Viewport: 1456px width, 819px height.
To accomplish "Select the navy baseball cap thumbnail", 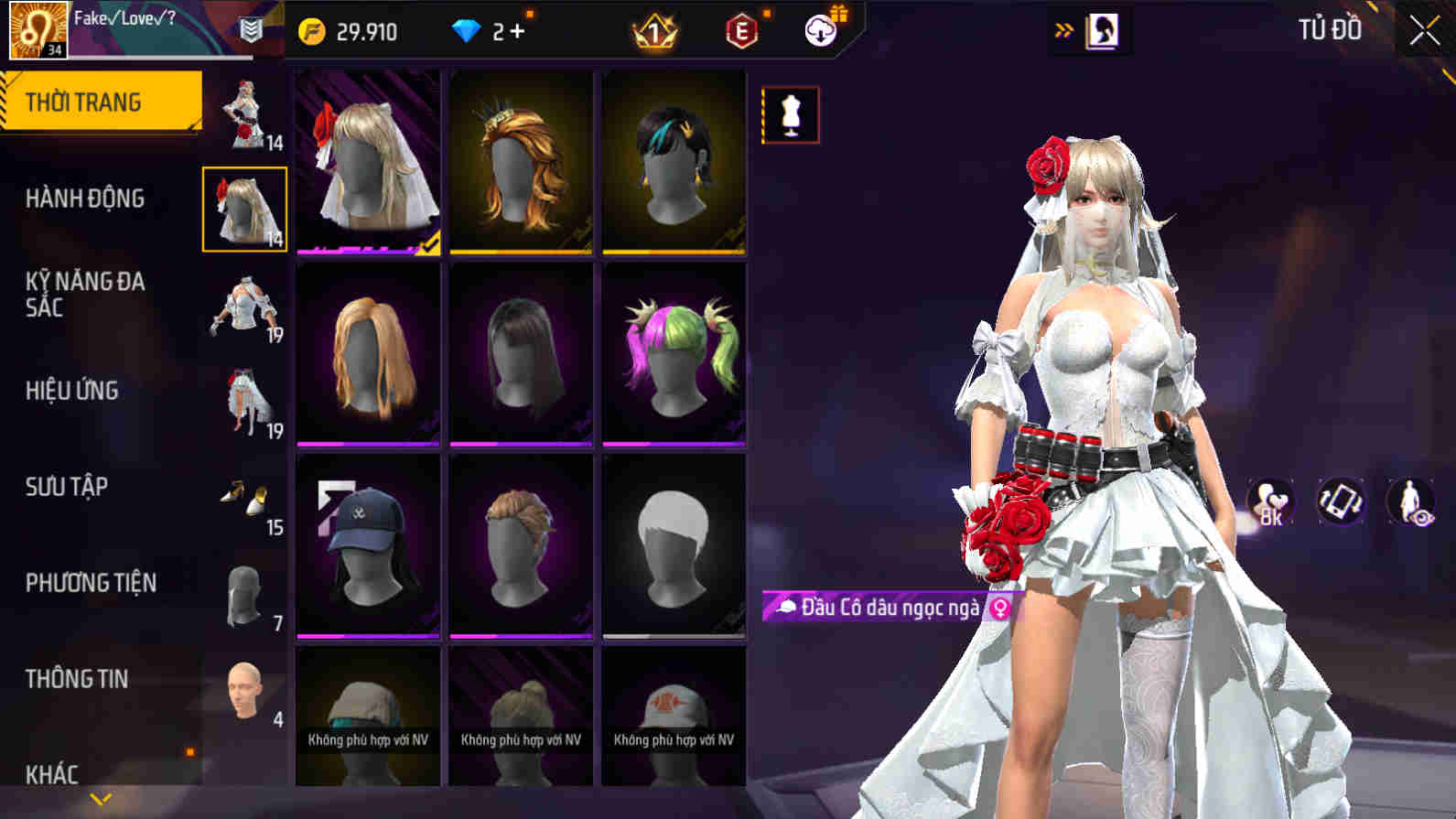I will tap(368, 544).
